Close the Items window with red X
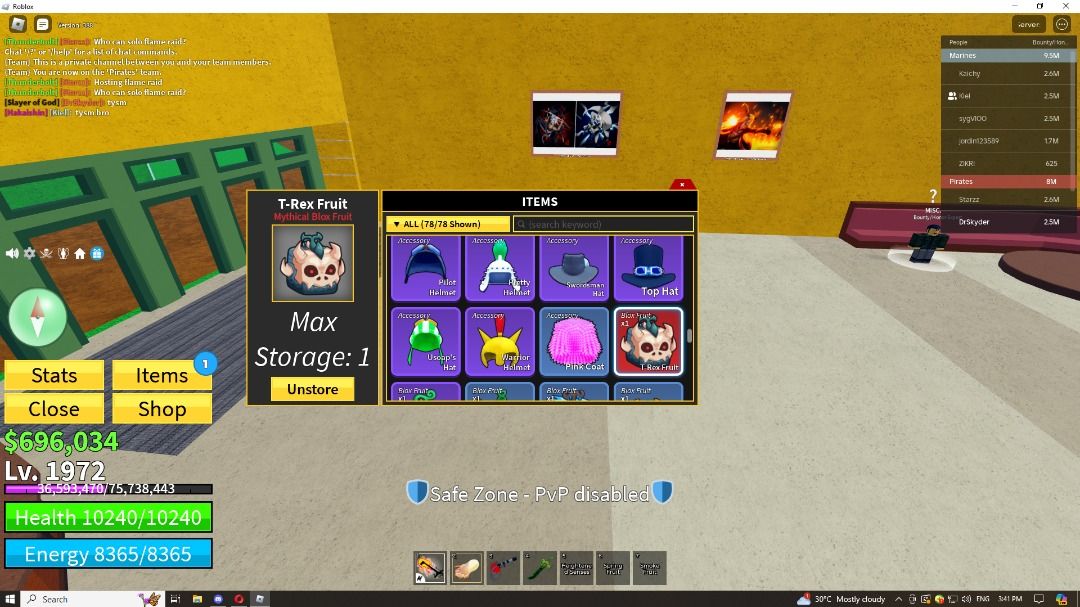 click(682, 184)
